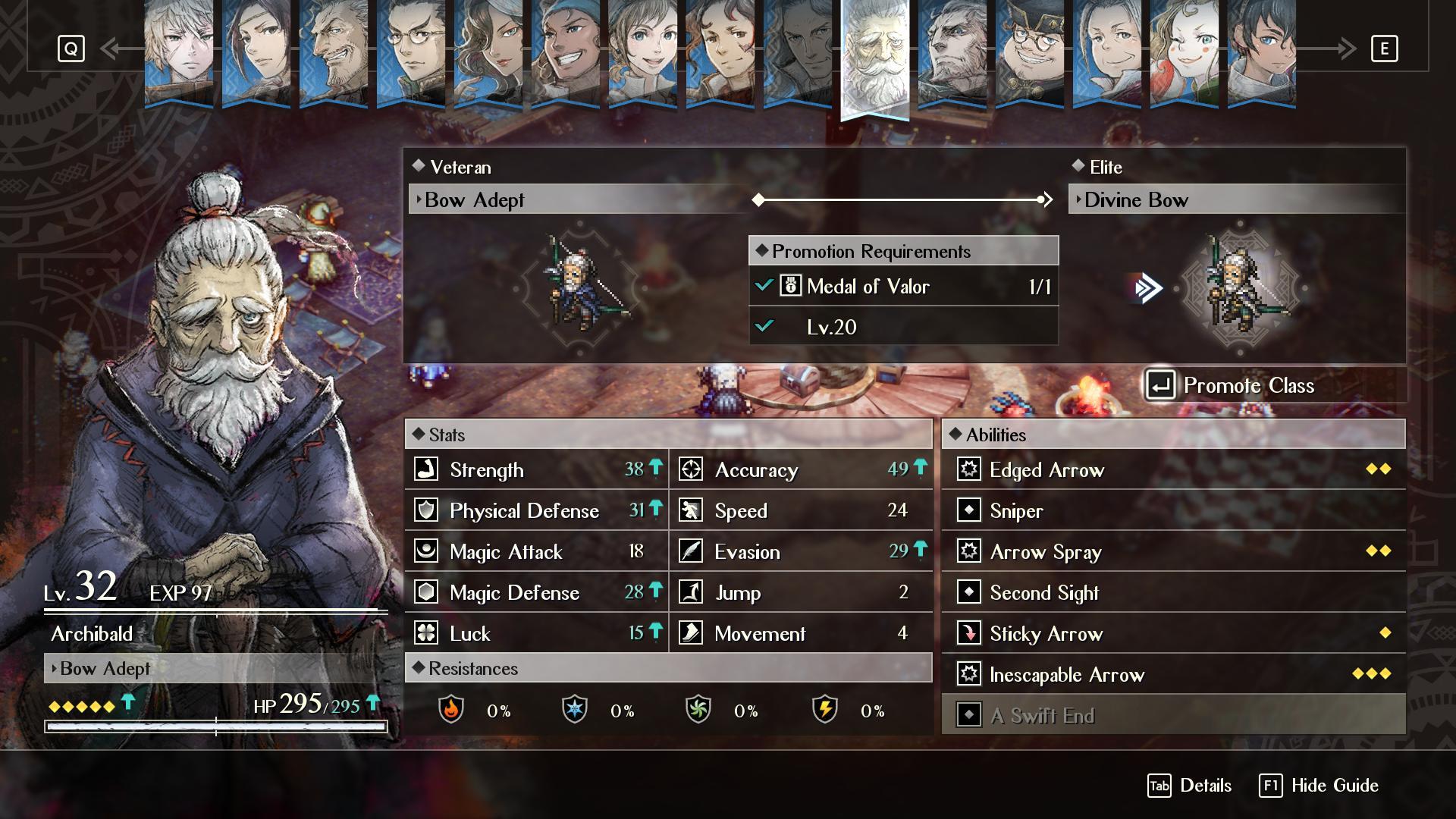Select the Second Sight ability row
This screenshot has width=1456, height=819.
pos(1172,592)
